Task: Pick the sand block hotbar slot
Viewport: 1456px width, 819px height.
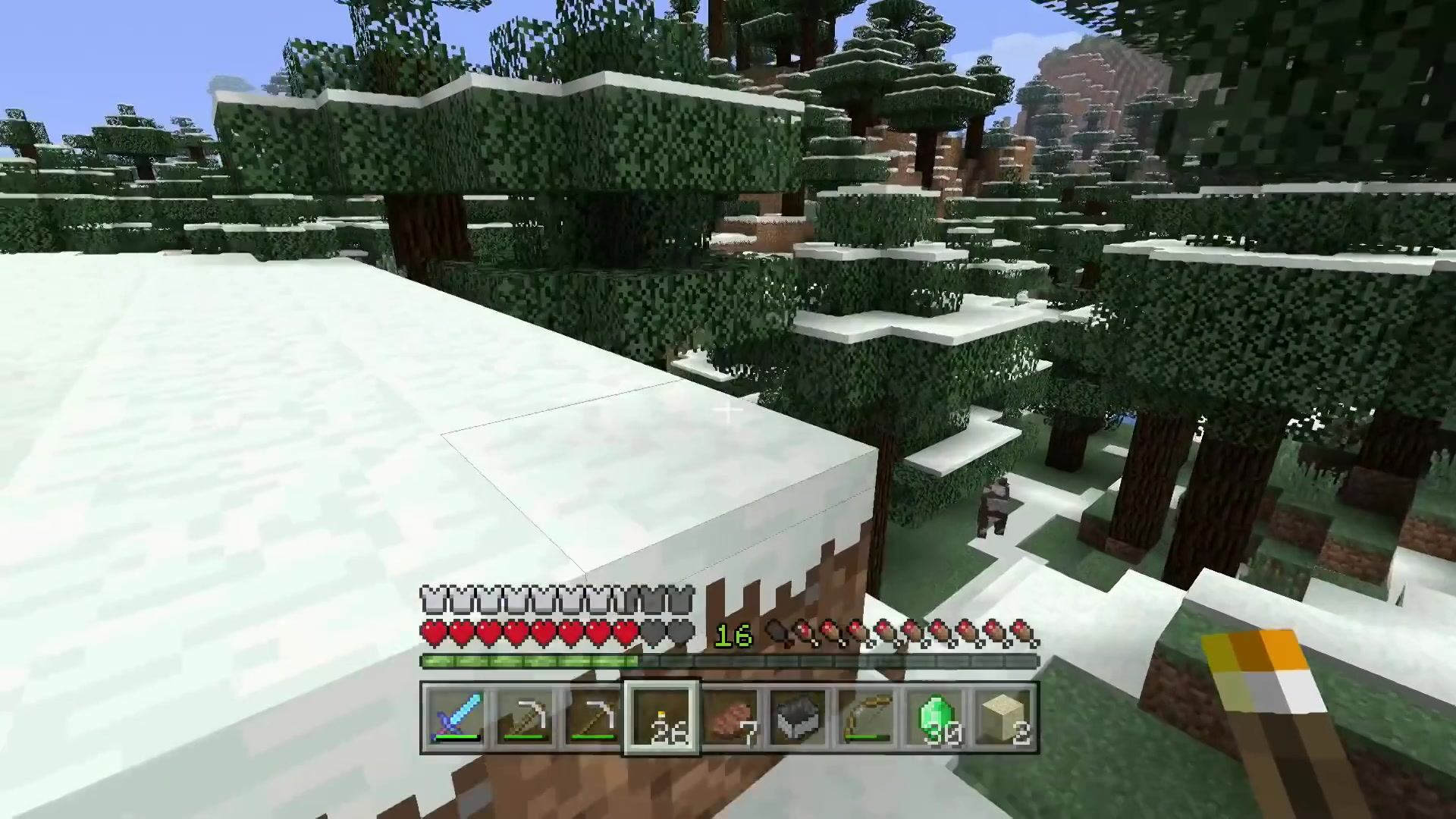Action: pyautogui.click(x=1003, y=717)
